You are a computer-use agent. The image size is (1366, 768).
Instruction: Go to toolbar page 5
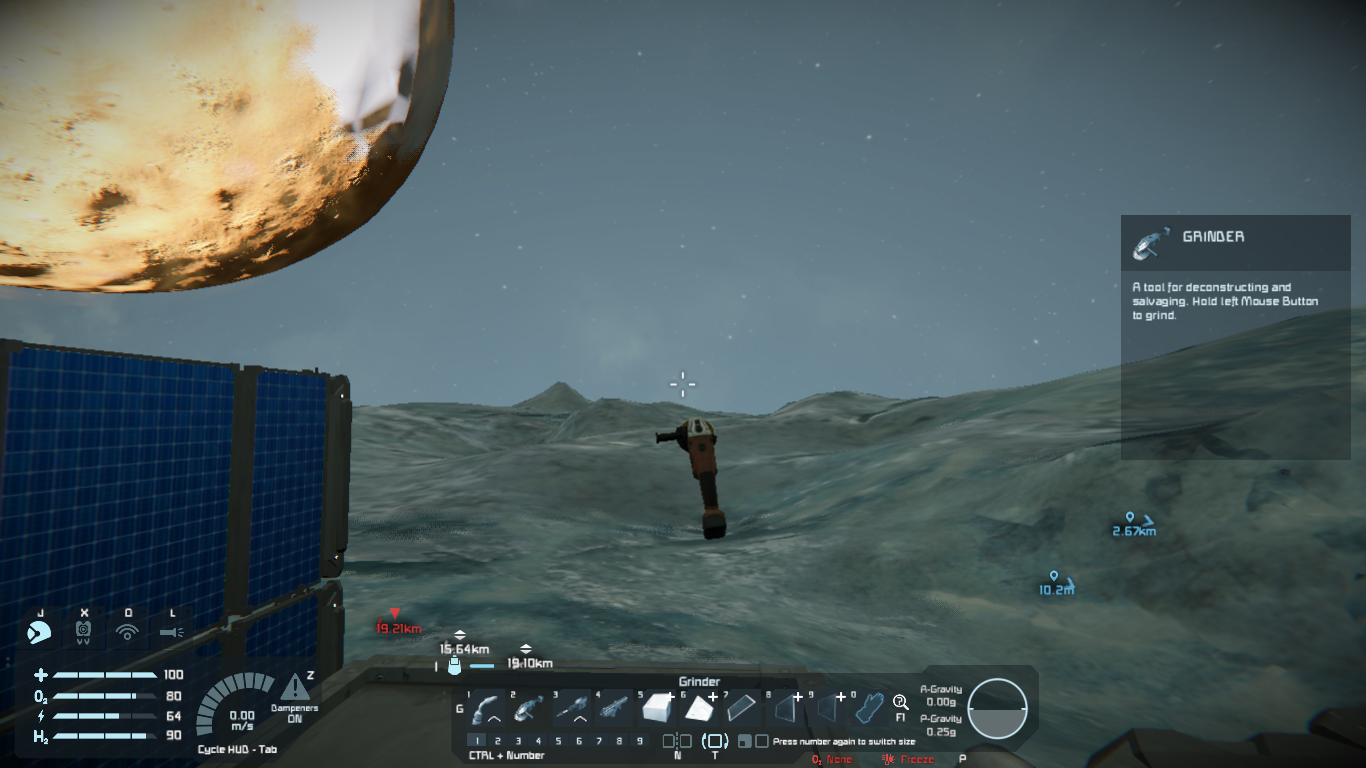click(x=558, y=741)
